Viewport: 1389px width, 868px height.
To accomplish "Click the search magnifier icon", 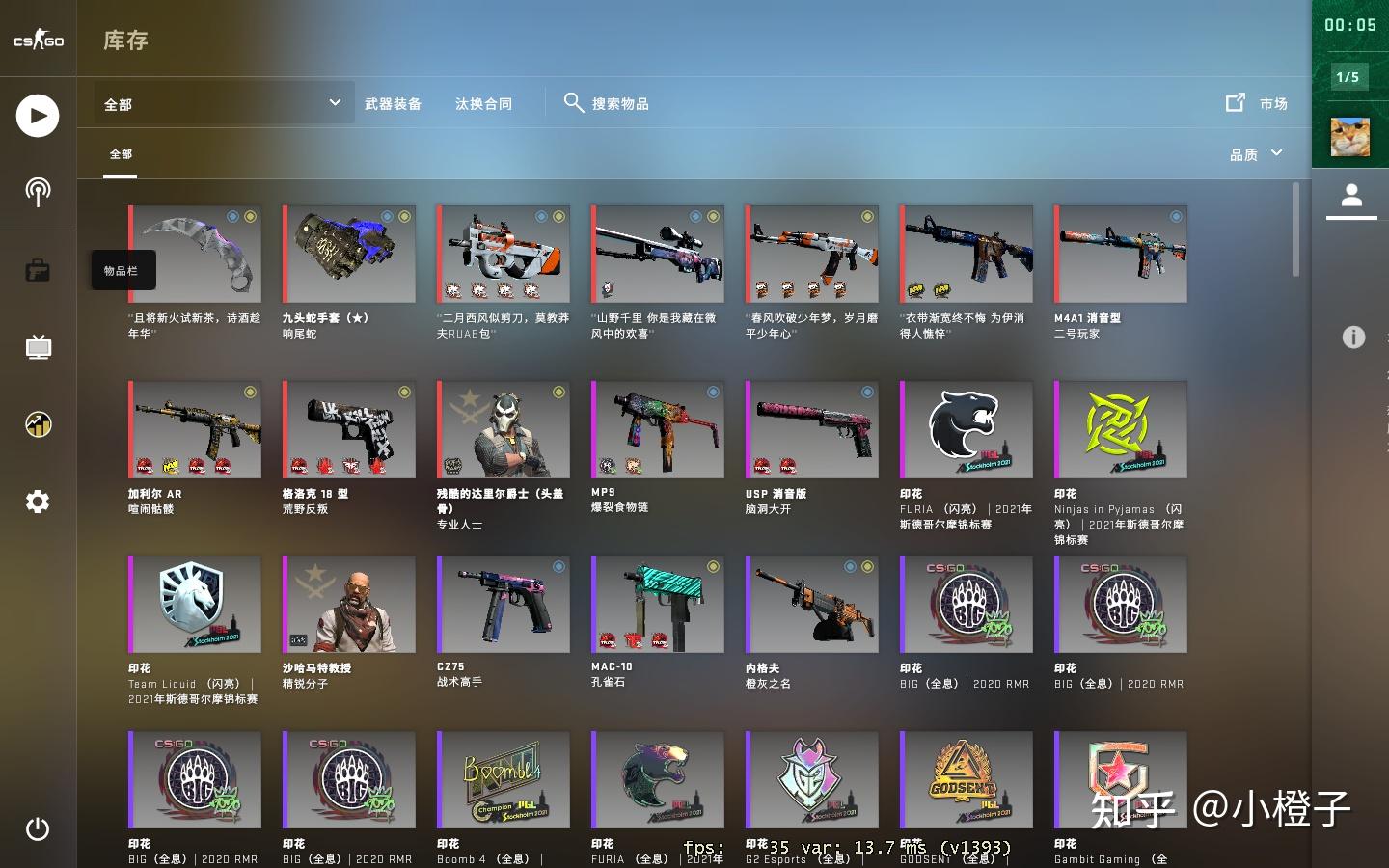I will pos(575,102).
